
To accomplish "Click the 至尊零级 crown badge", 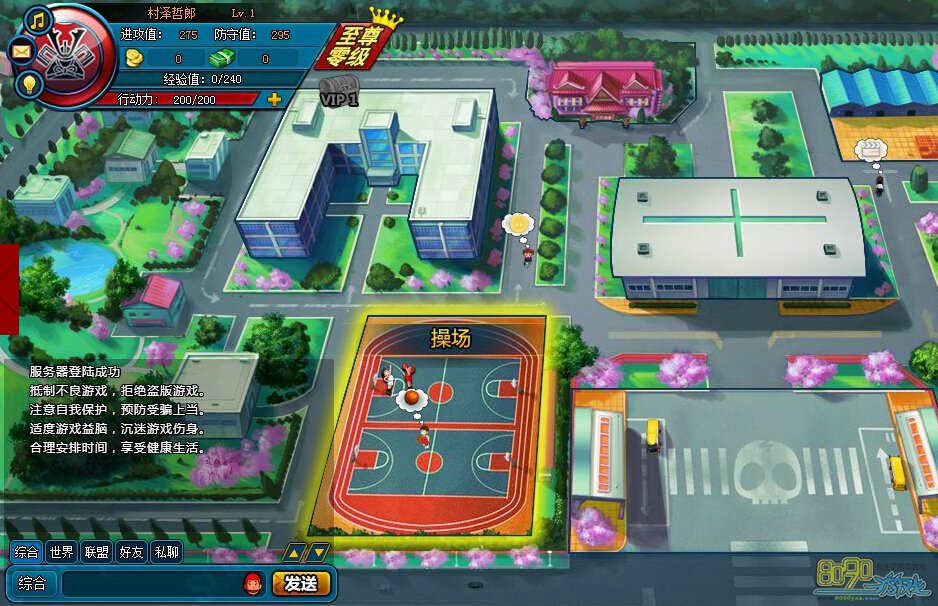I will pos(361,45).
